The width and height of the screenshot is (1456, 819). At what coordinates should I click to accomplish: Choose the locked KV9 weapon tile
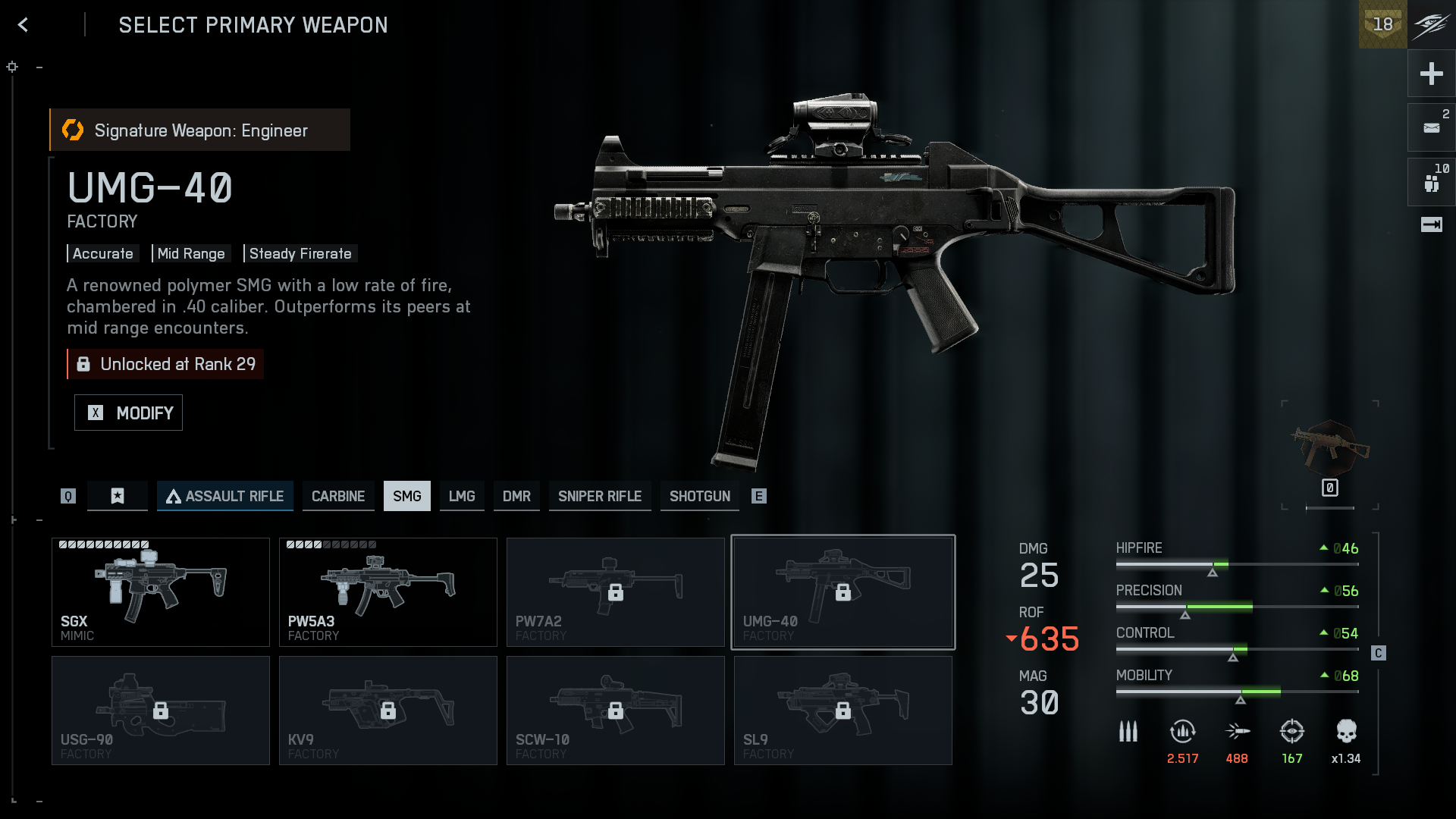388,711
